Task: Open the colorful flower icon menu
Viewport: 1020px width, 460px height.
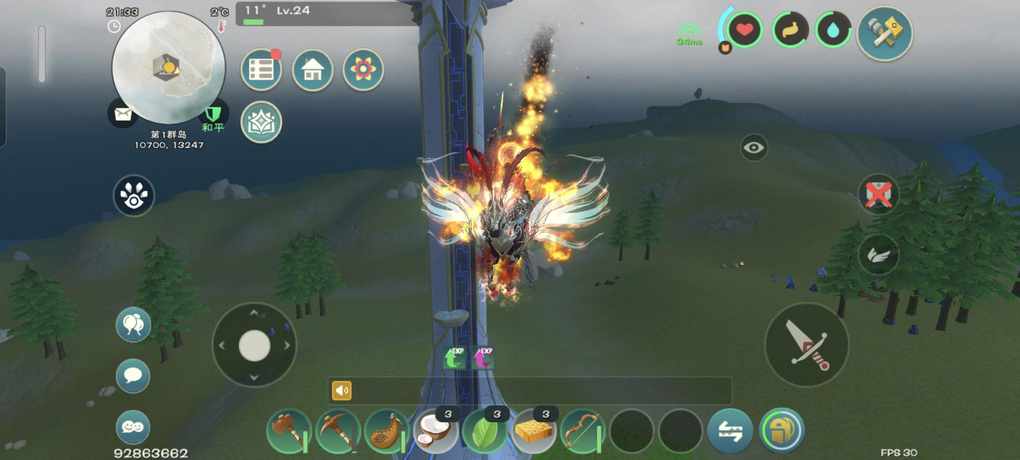Action: [x=363, y=70]
